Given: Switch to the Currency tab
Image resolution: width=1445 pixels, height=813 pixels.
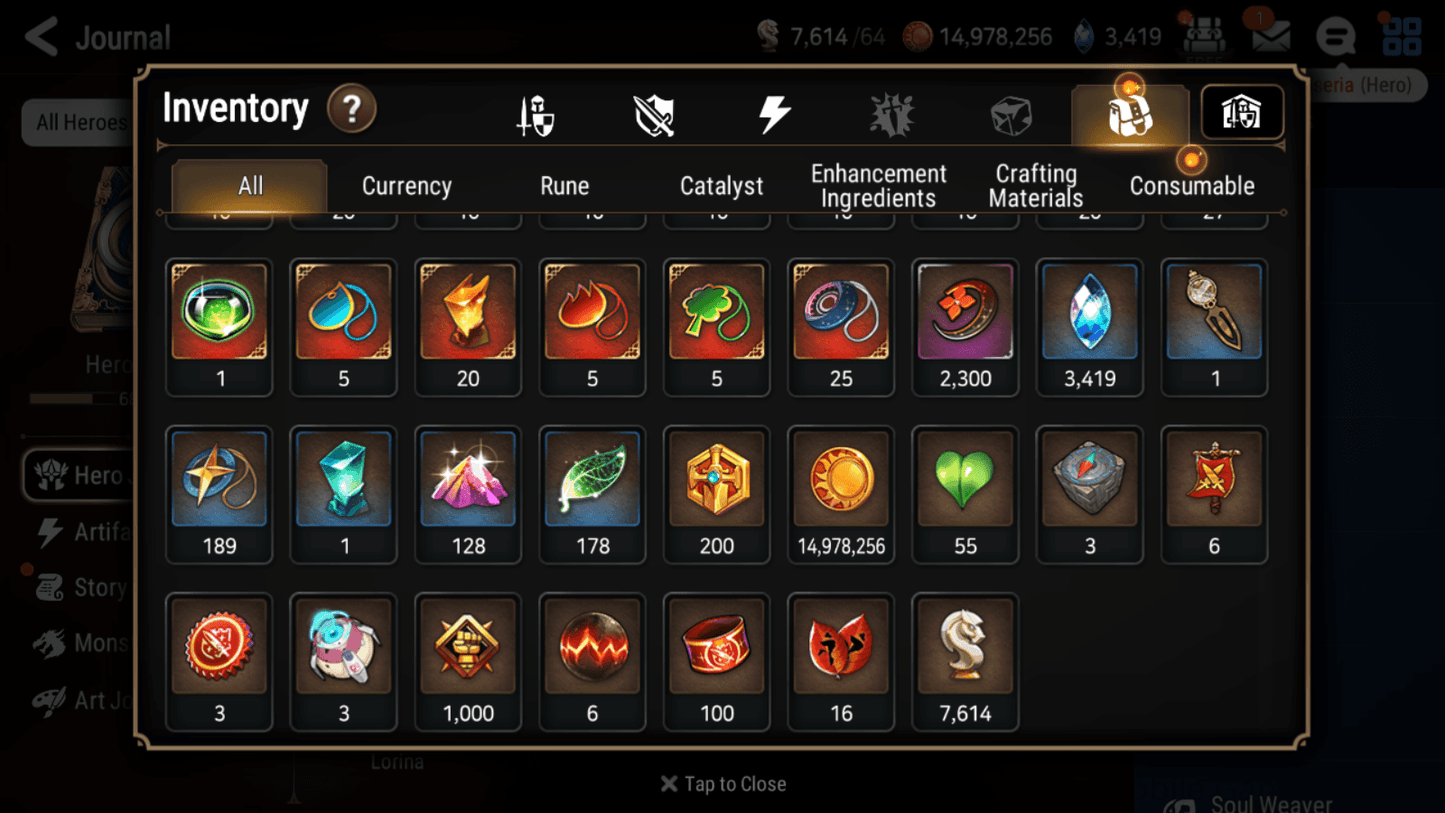Looking at the screenshot, I should click(406, 185).
